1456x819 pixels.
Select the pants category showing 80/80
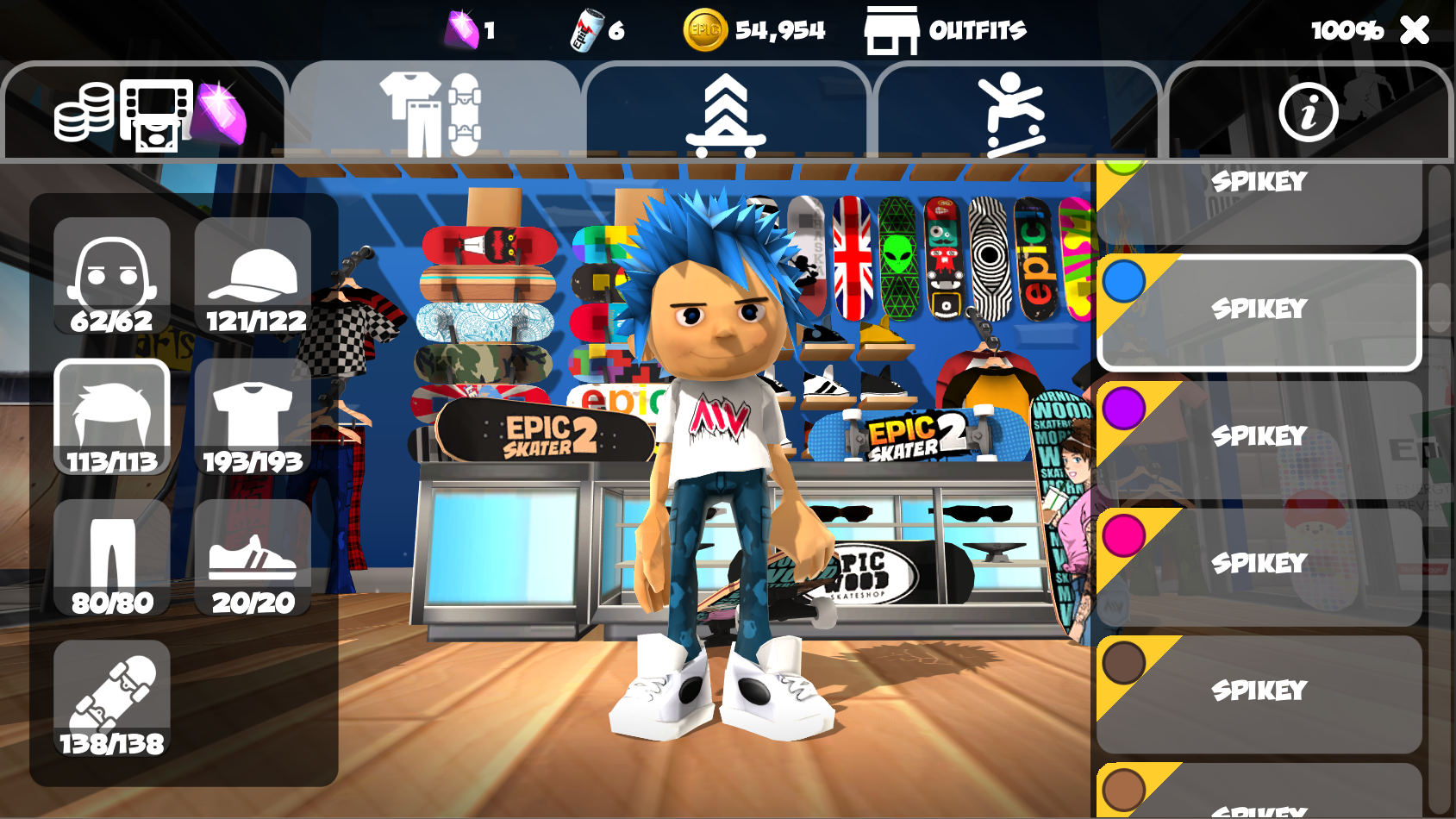pos(112,558)
